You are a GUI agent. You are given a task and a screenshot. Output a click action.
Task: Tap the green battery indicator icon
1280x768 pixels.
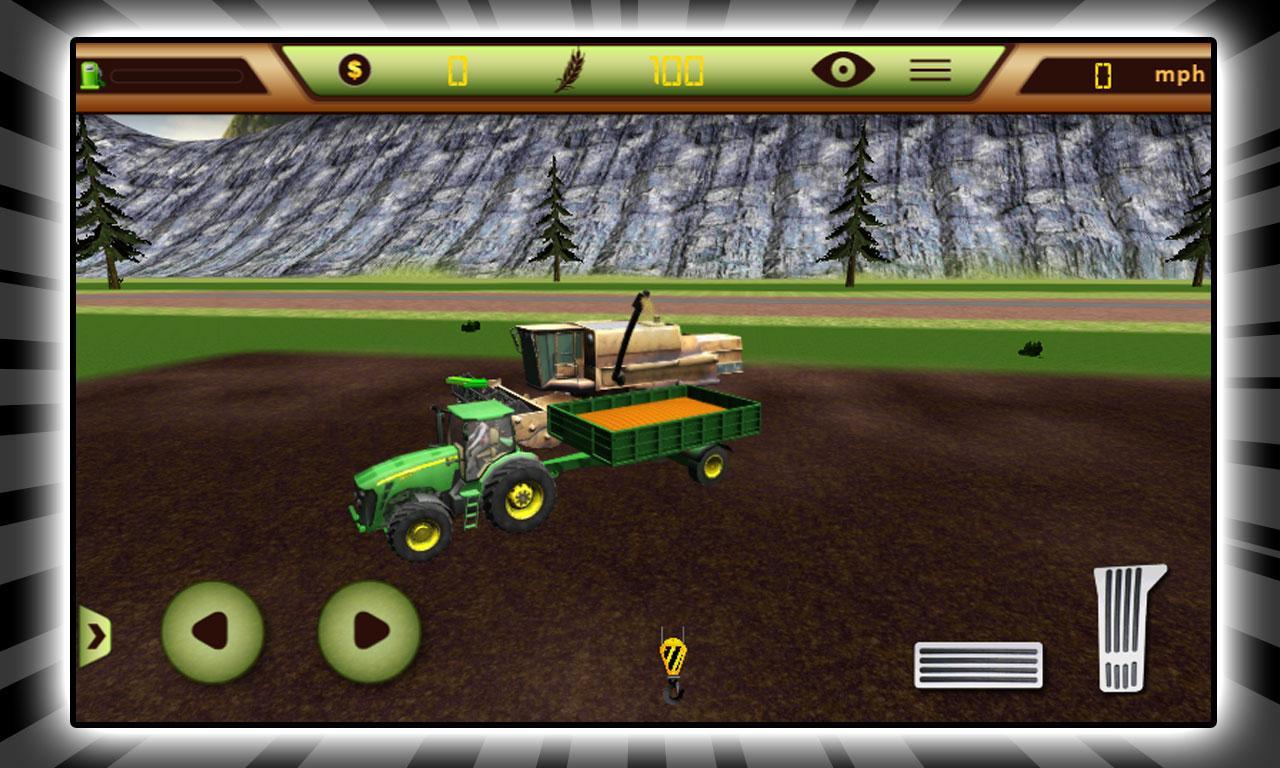(x=94, y=72)
